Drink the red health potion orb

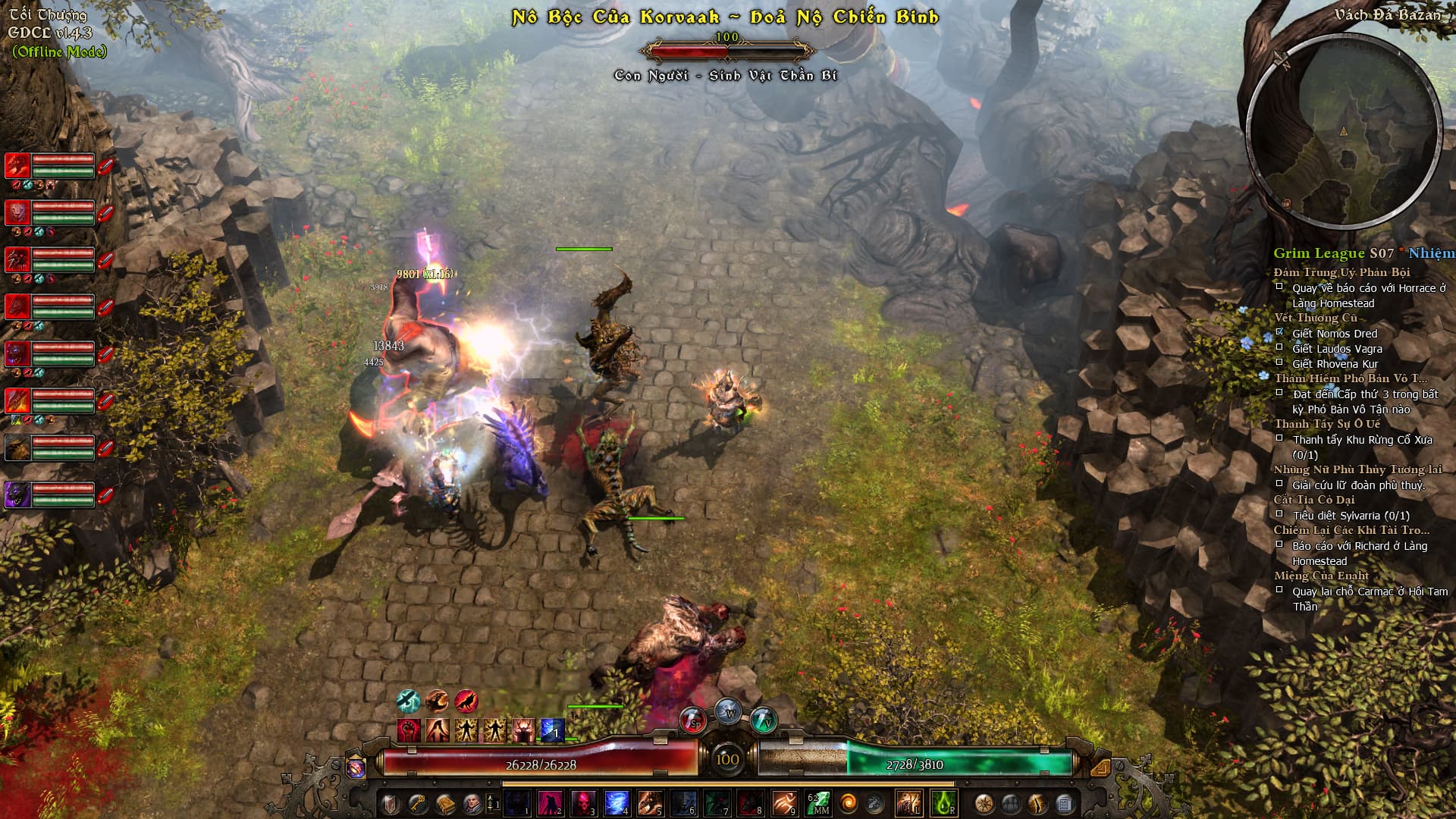pos(692,719)
